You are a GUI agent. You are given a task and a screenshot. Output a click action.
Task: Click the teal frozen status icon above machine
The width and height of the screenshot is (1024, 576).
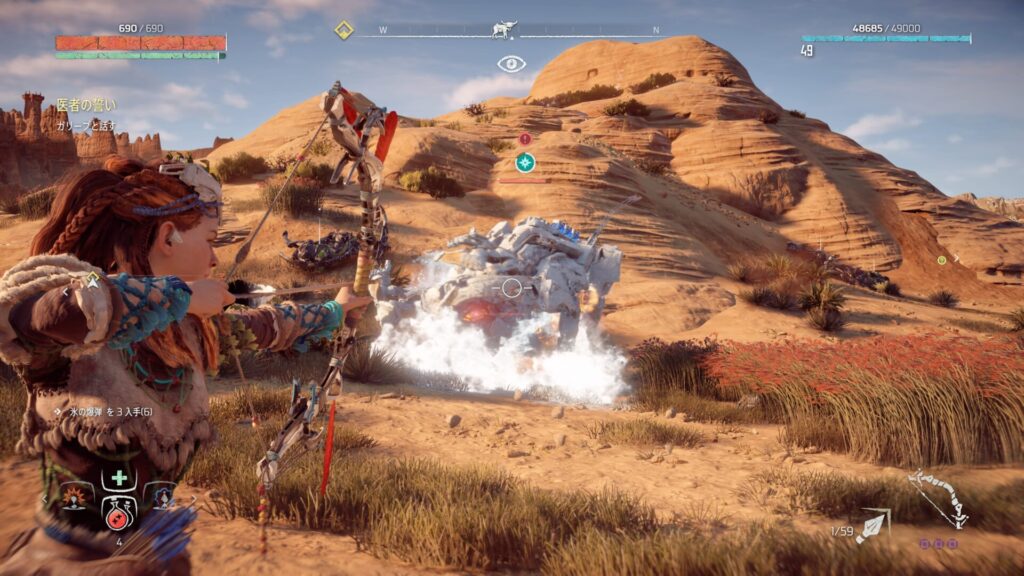pyautogui.click(x=525, y=162)
